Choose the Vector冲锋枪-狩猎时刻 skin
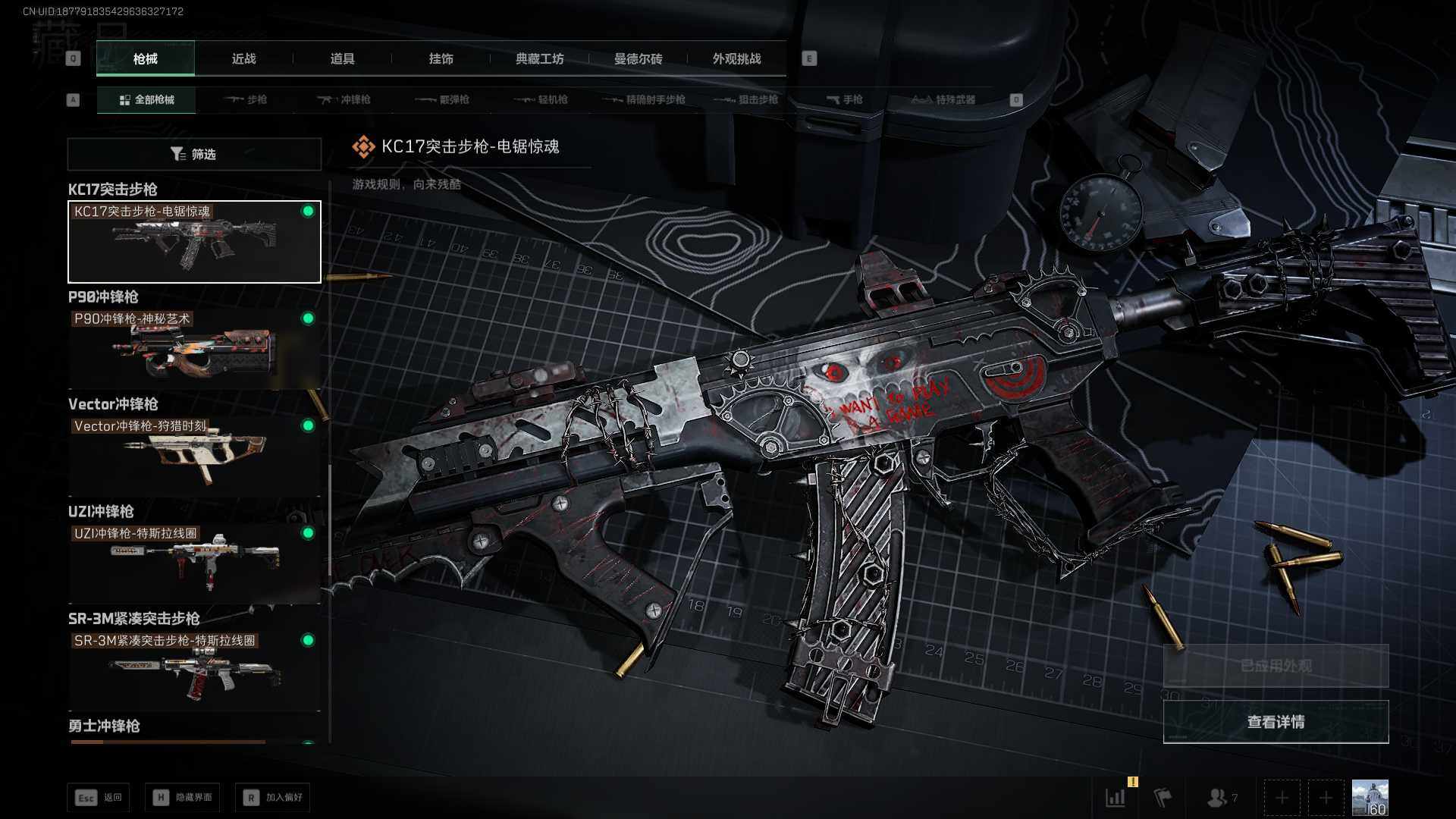 click(x=194, y=456)
